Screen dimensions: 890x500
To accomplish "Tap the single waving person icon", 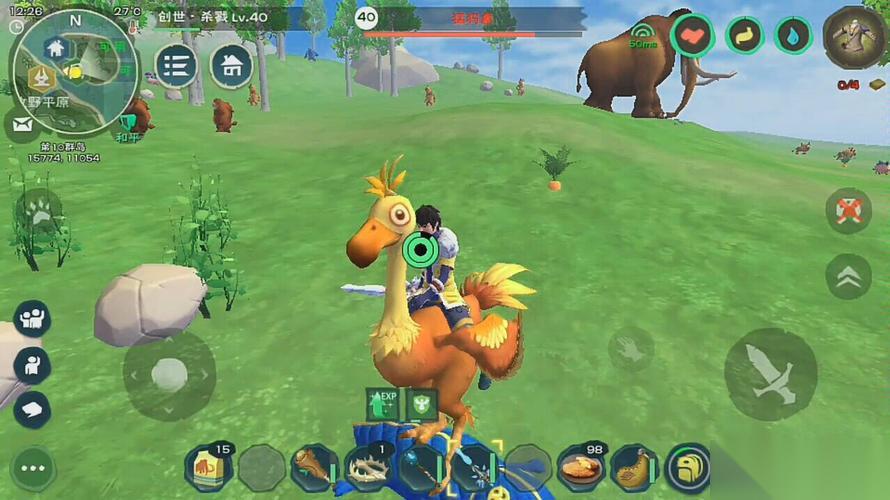I will pos(31,364).
